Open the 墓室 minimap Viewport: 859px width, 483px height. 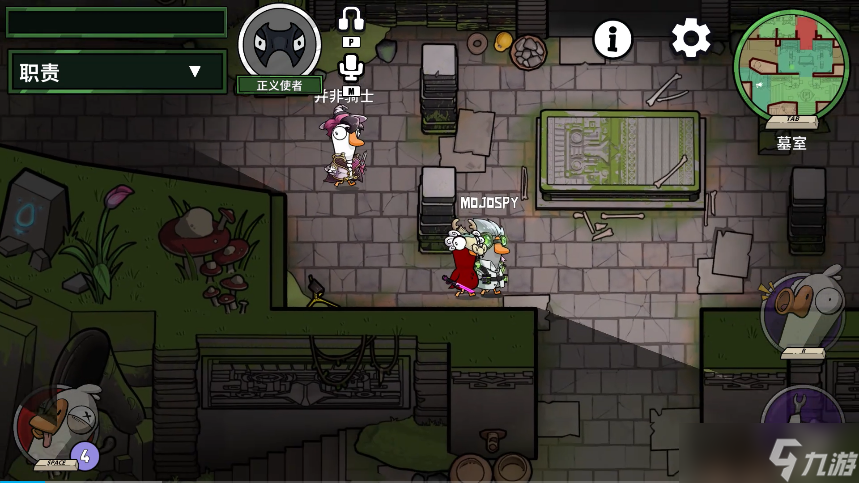(x=790, y=64)
